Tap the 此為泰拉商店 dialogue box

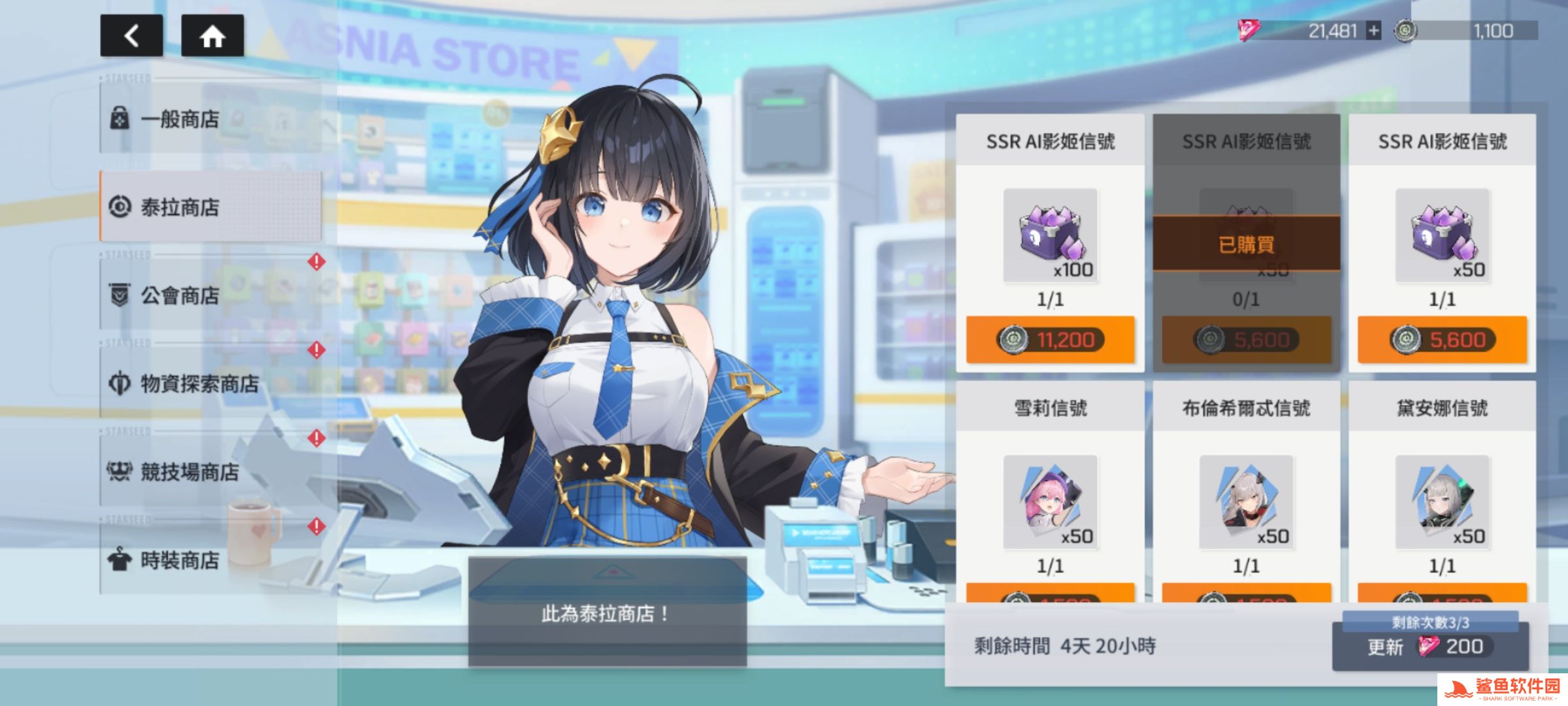607,613
